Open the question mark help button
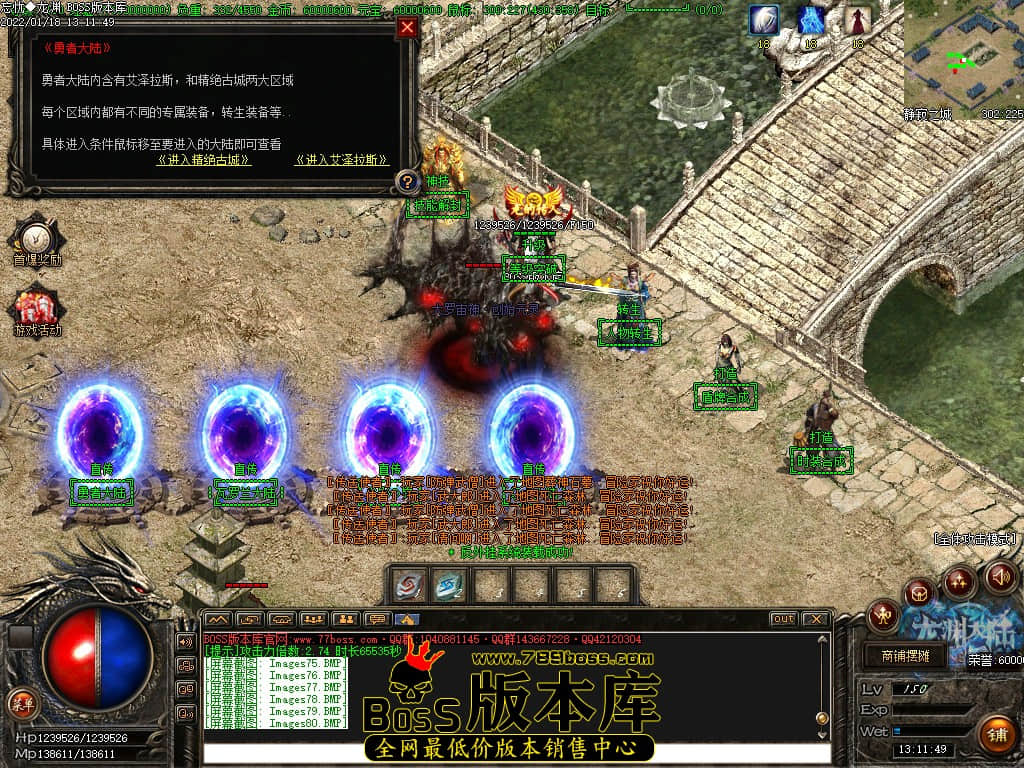 point(407,182)
